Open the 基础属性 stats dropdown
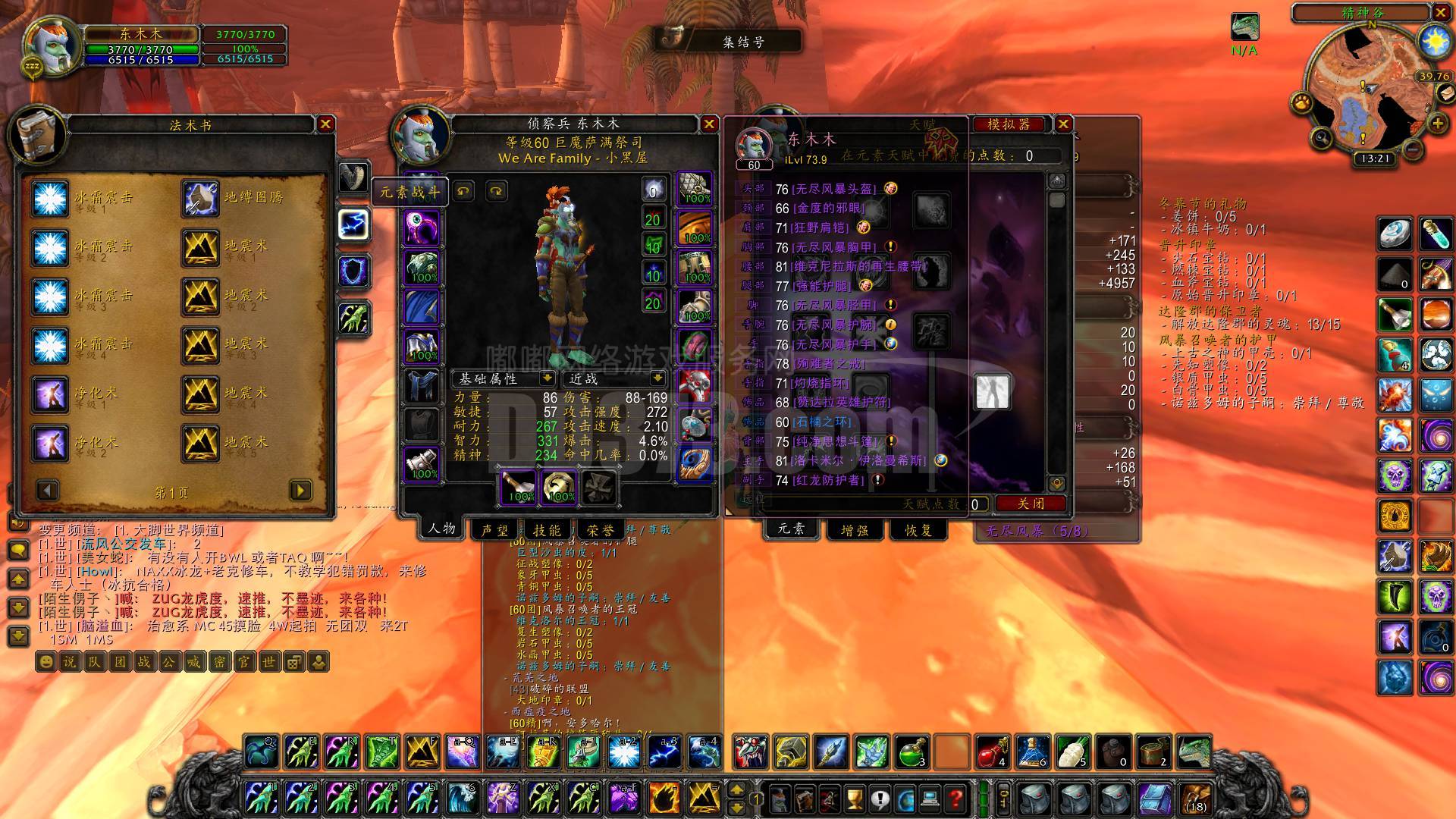The width and height of the screenshot is (1456, 819). [x=547, y=378]
